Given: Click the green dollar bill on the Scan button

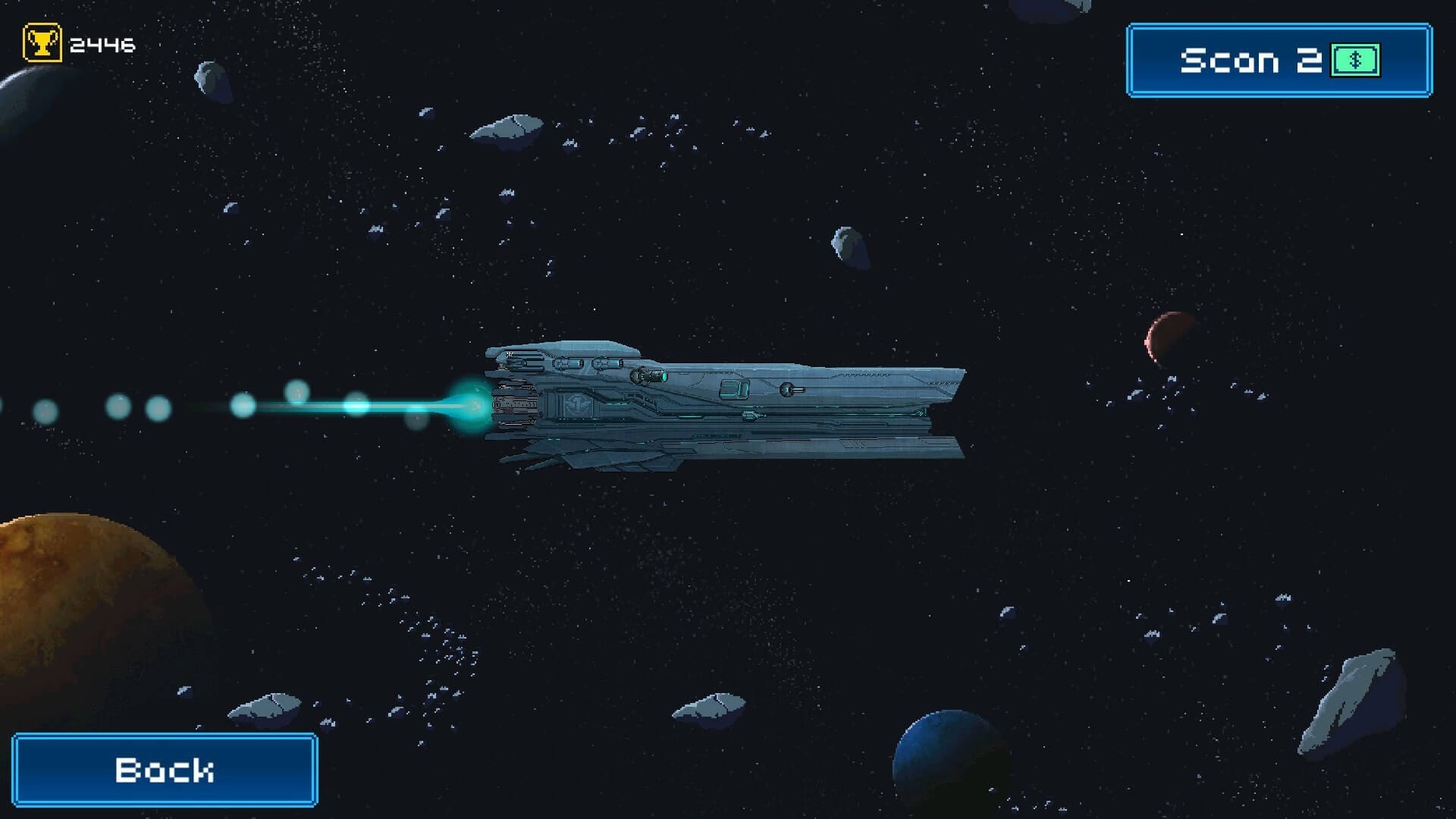Looking at the screenshot, I should [x=1356, y=58].
